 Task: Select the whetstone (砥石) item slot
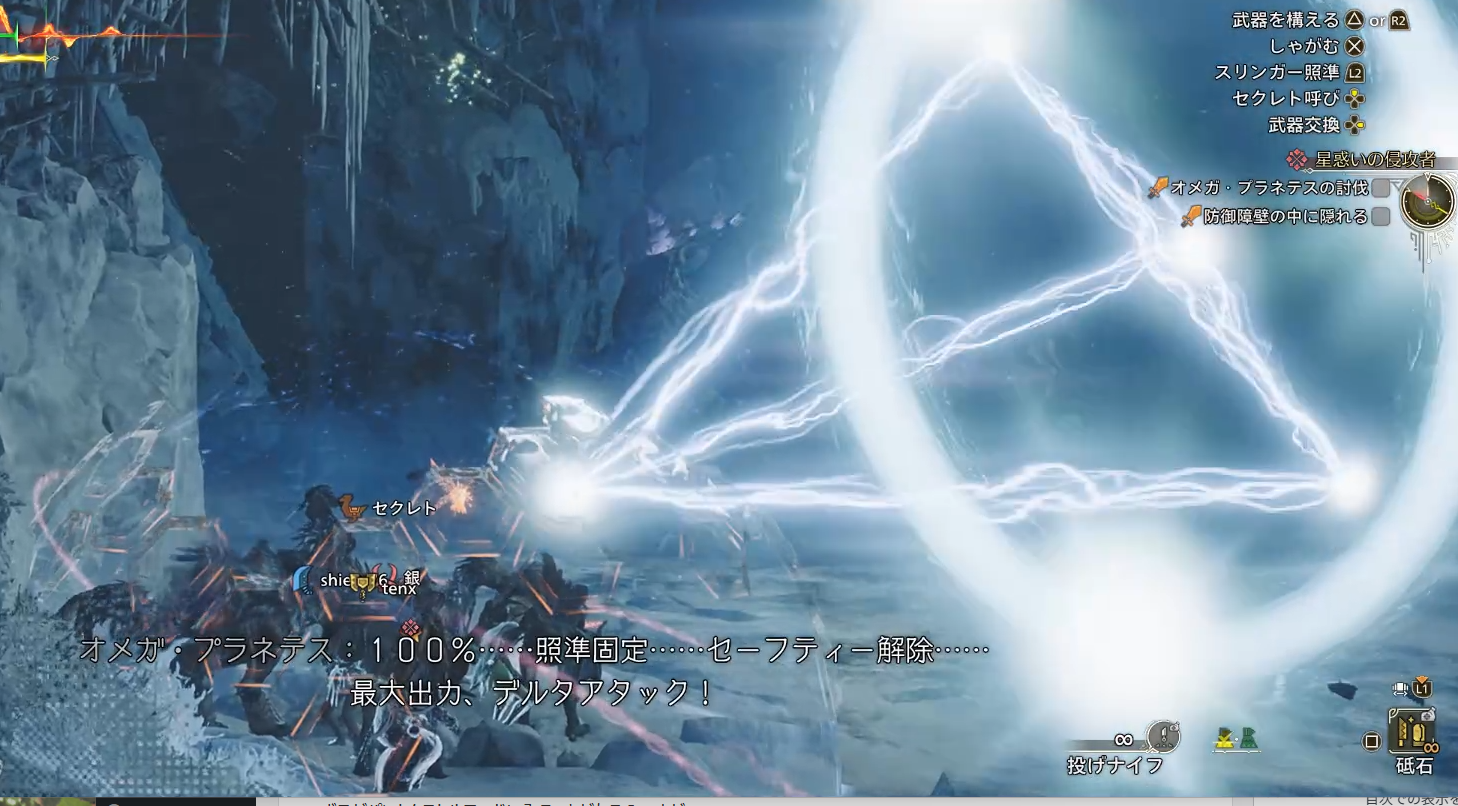point(1413,732)
